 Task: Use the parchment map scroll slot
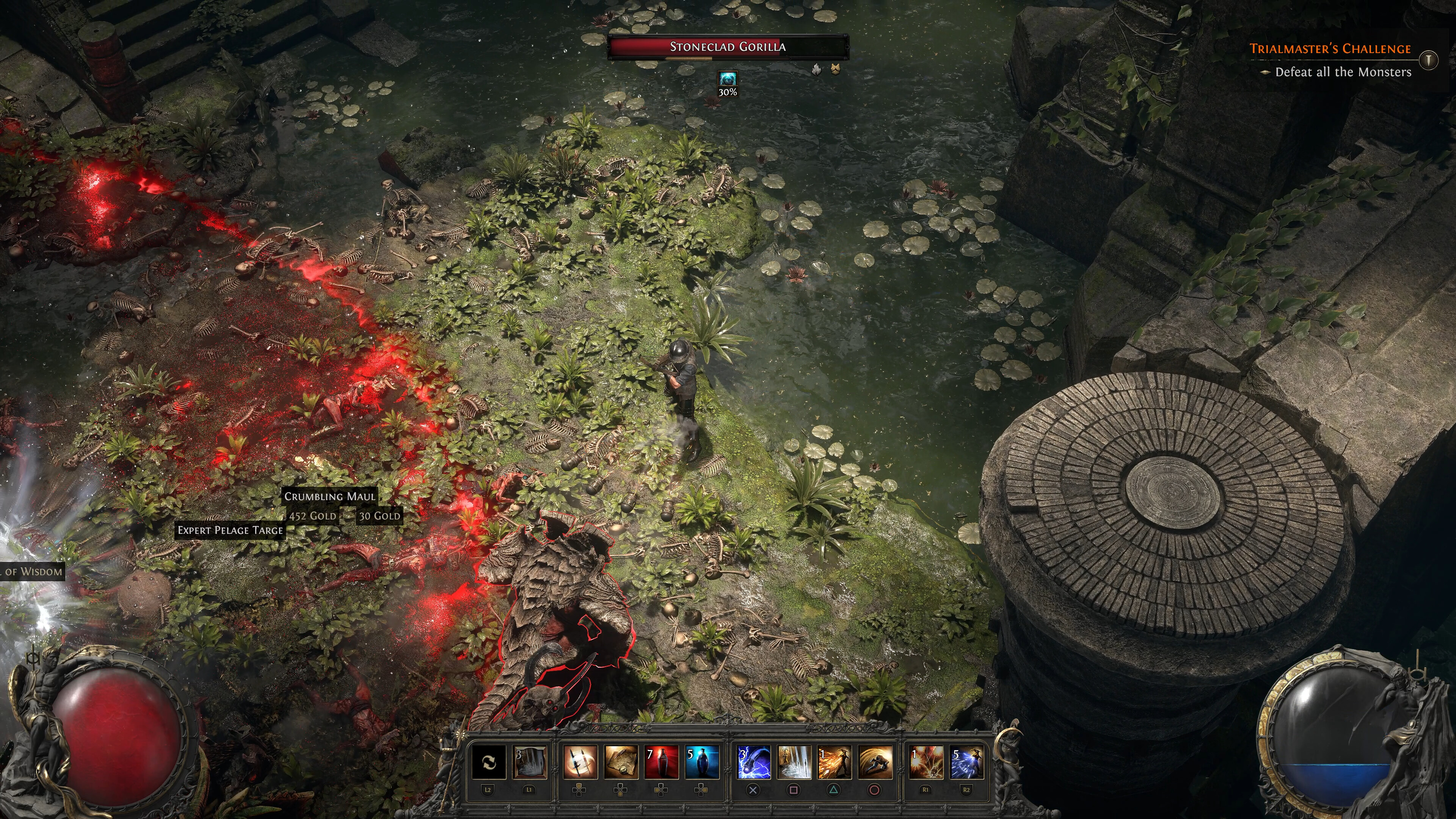tap(621, 762)
